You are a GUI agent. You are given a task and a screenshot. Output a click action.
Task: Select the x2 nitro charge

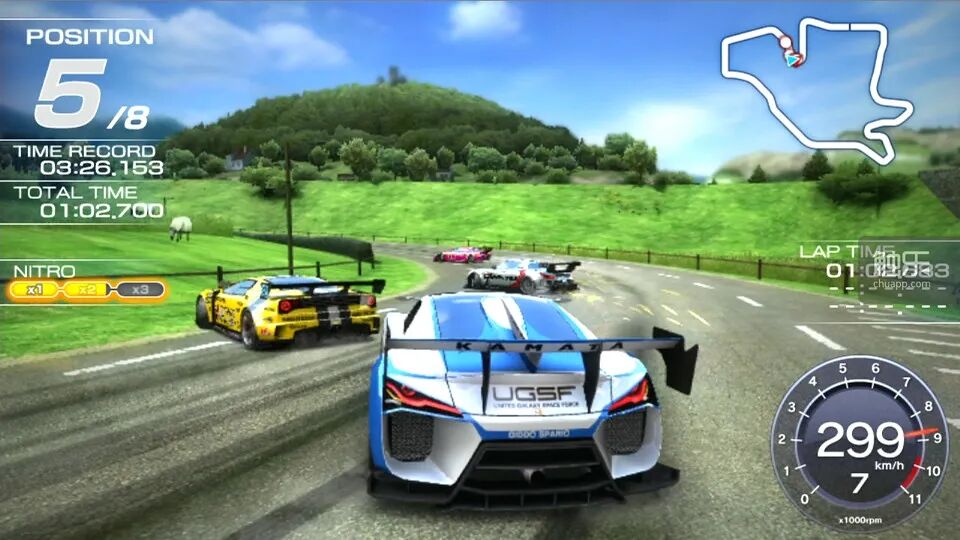[87, 290]
